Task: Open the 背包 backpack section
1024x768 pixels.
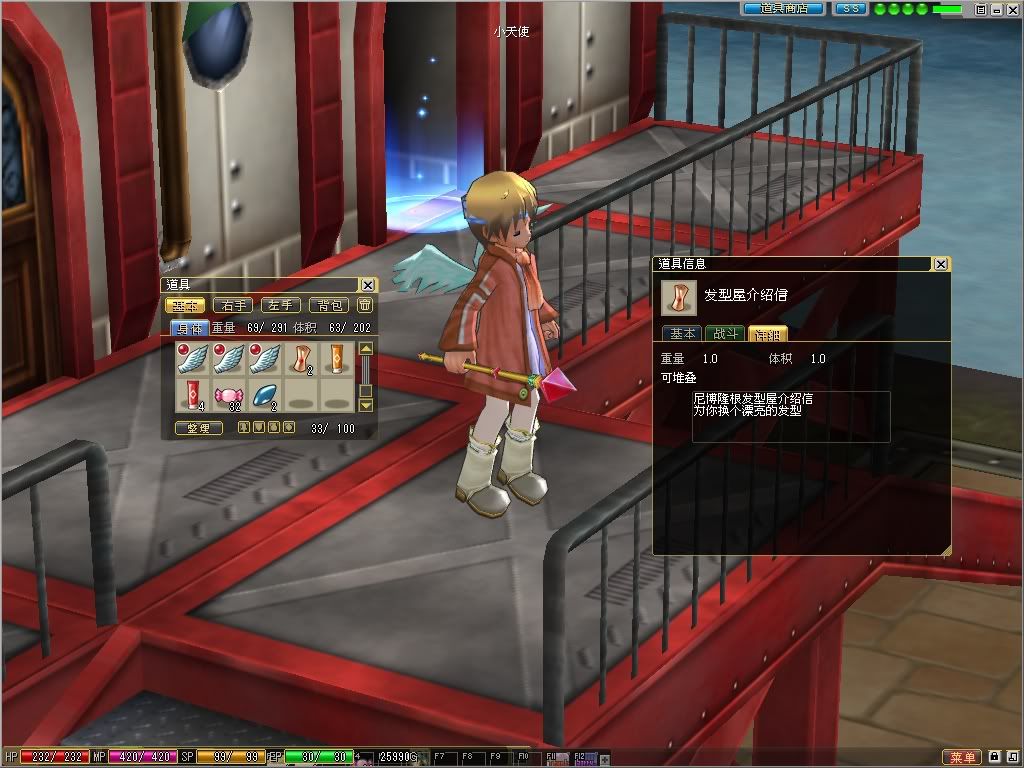Action: [x=327, y=306]
